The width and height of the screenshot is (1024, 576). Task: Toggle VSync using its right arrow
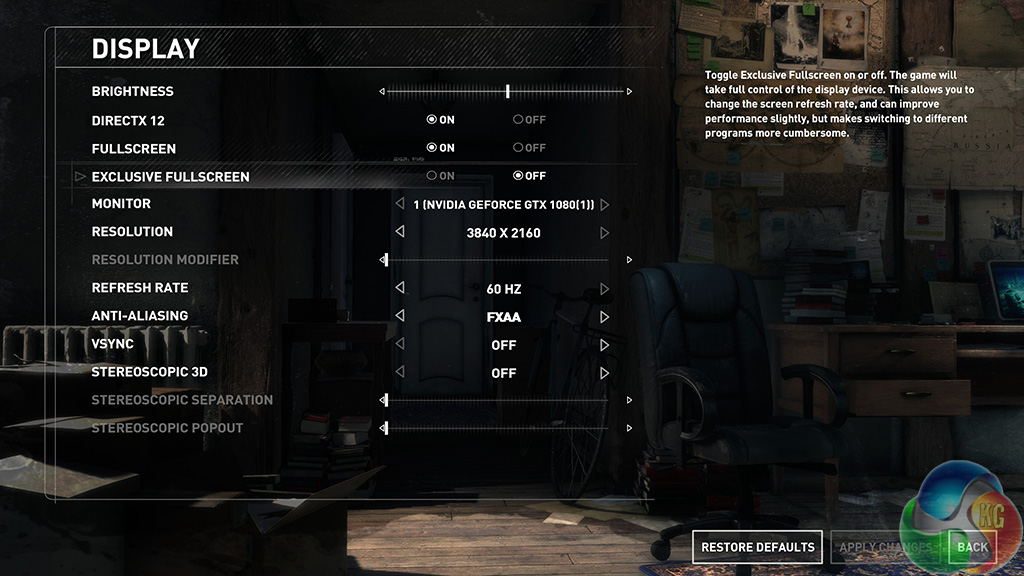point(605,344)
